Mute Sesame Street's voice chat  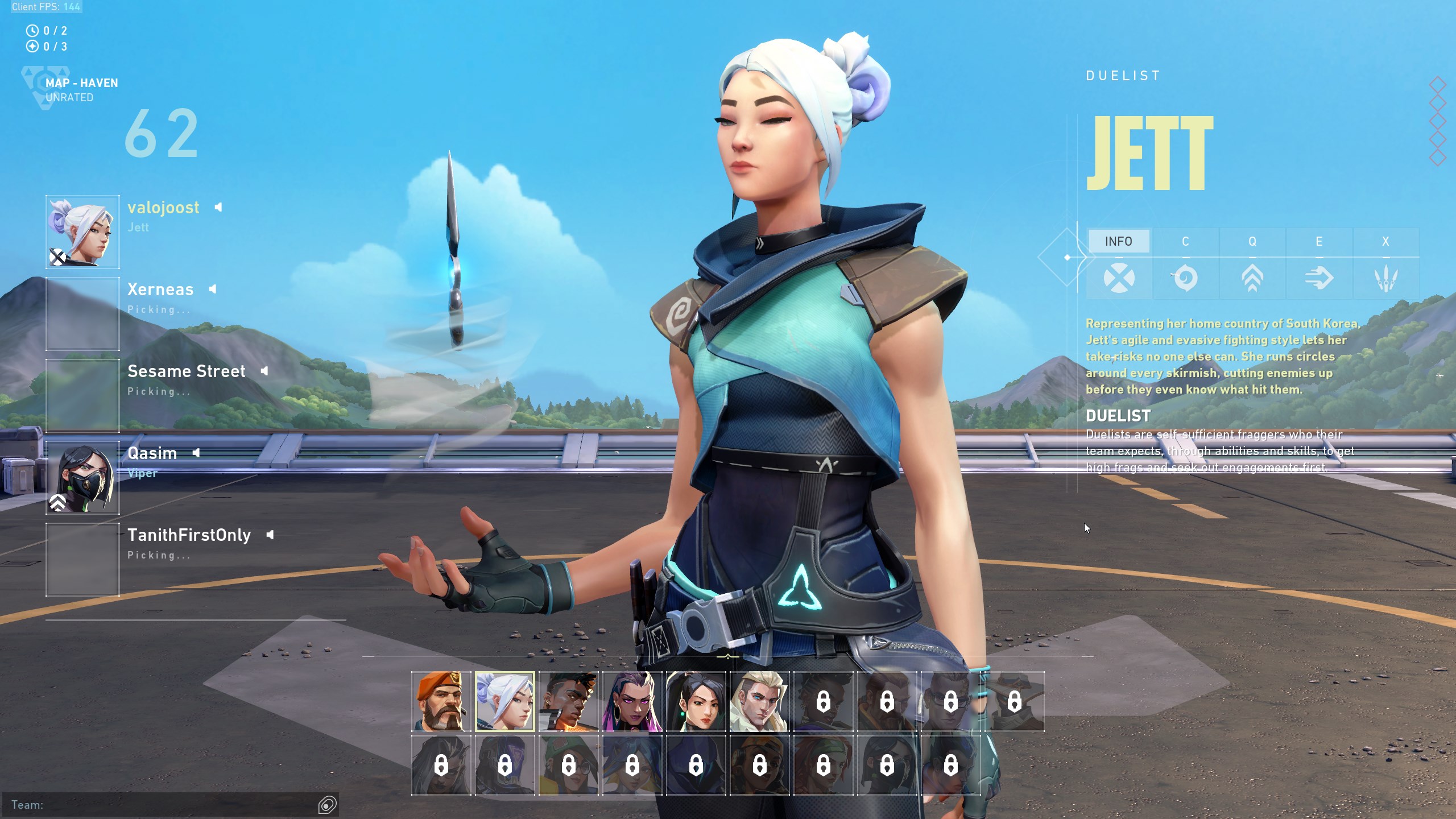point(264,371)
